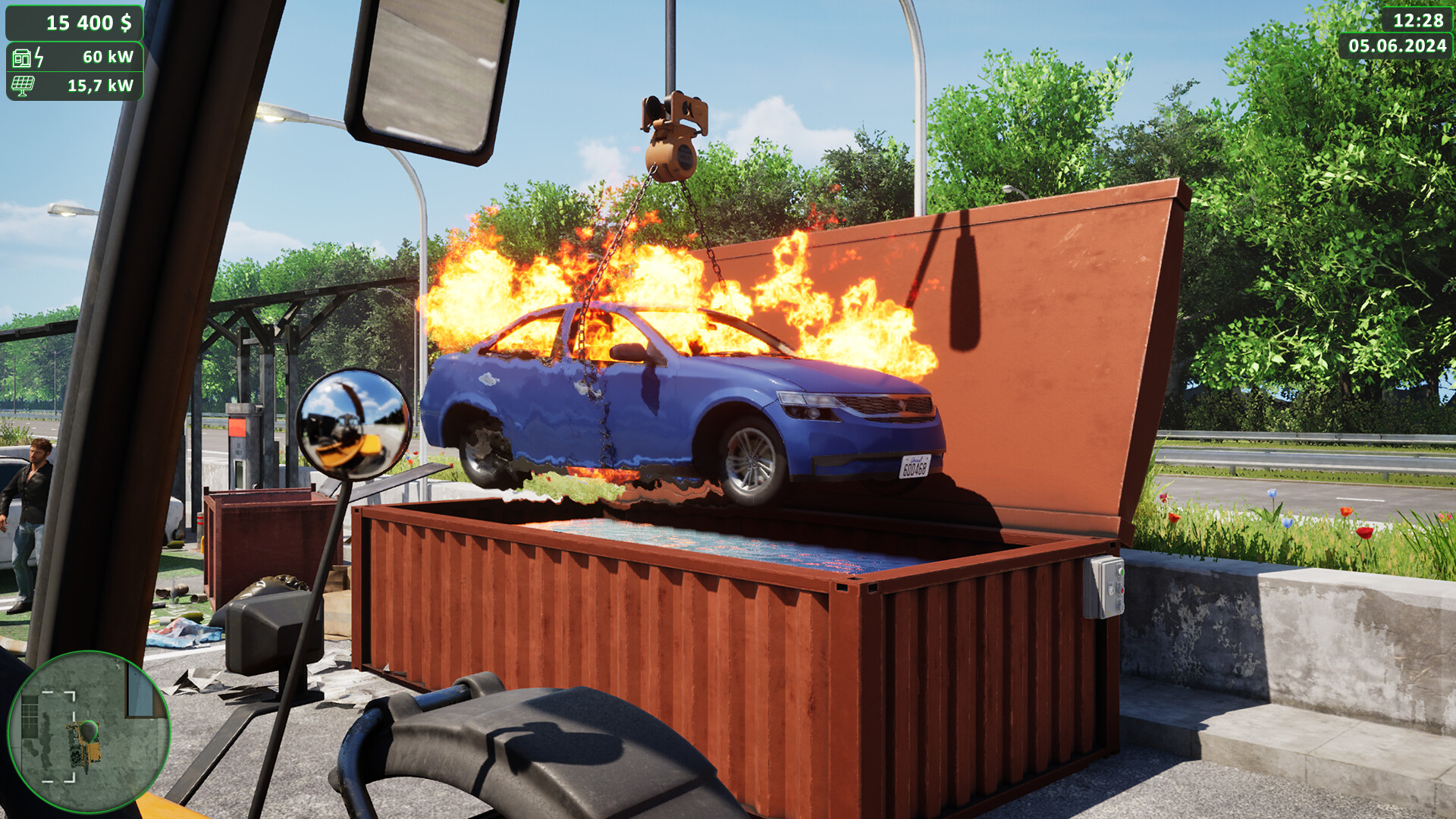Select the generator power icon in HUD
Viewport: 1456px width, 819px height.
22,58
